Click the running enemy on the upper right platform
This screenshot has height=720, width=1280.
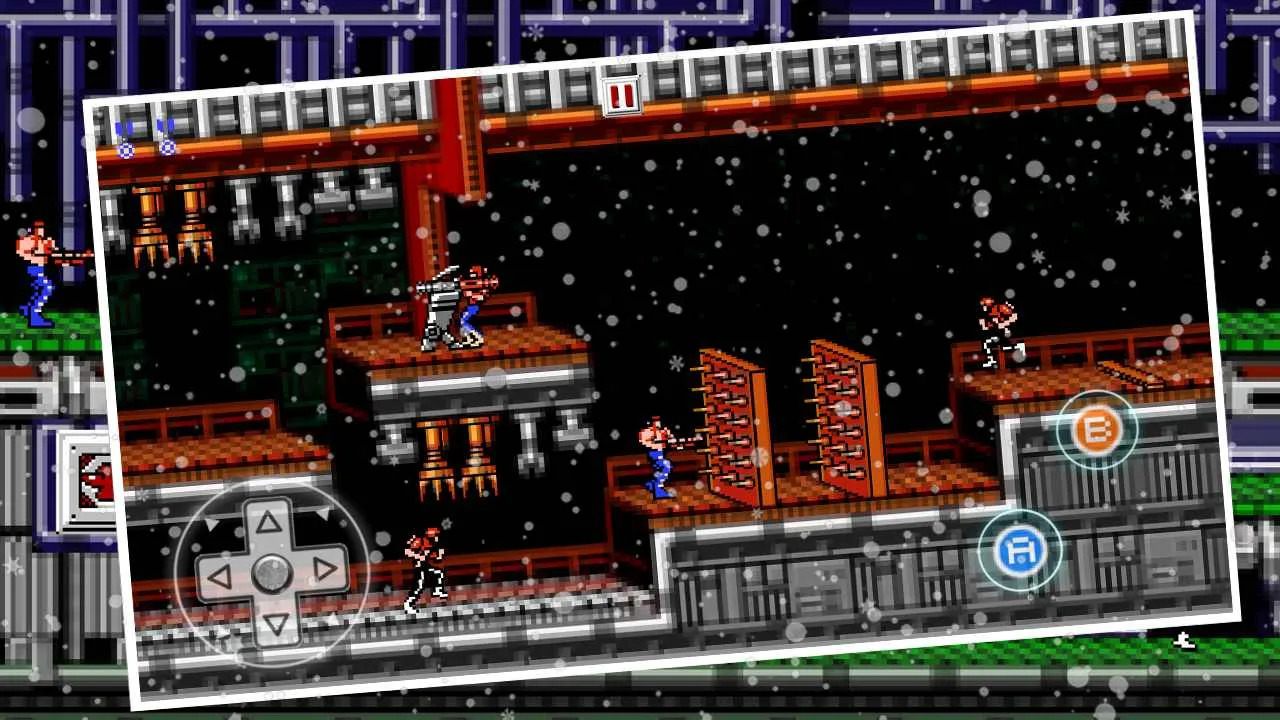click(995, 325)
